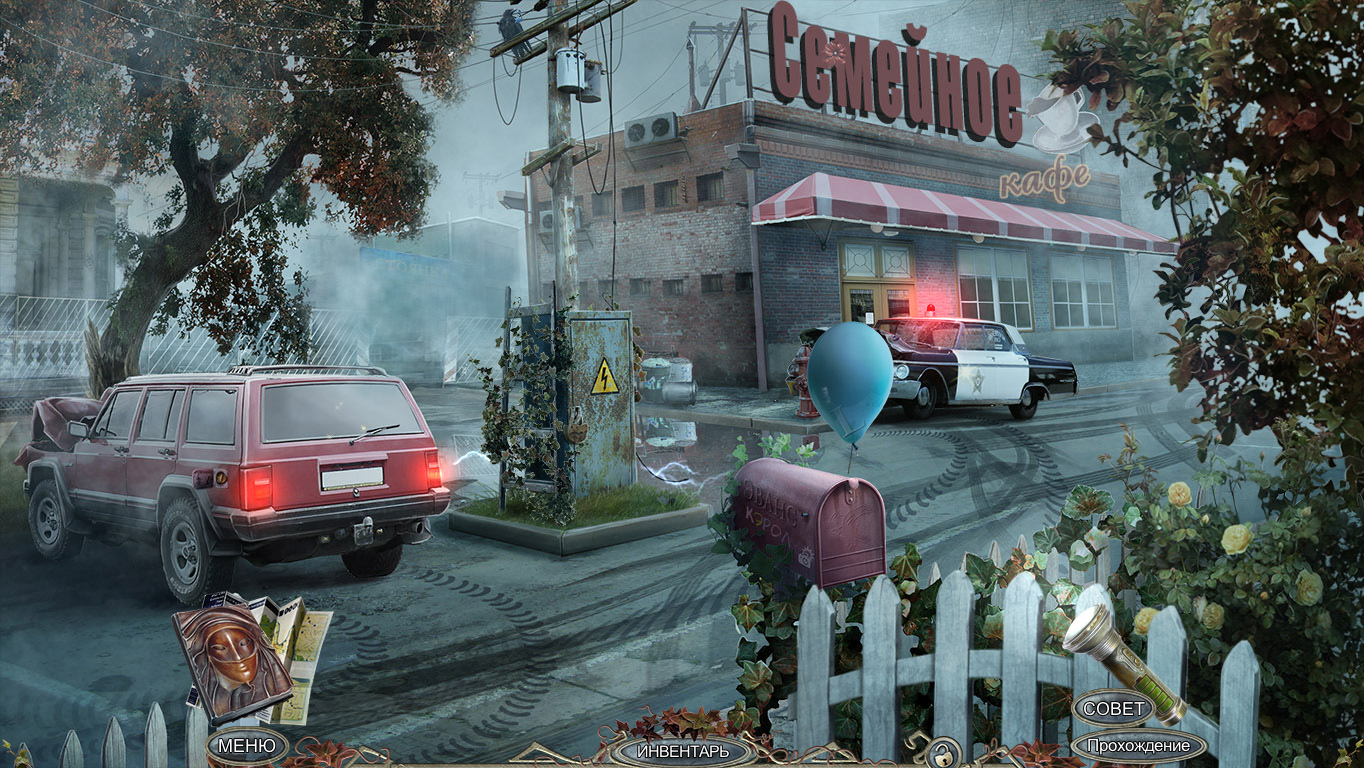Open the mask-covered journal book
This screenshot has height=768, width=1364.
[x=232, y=659]
